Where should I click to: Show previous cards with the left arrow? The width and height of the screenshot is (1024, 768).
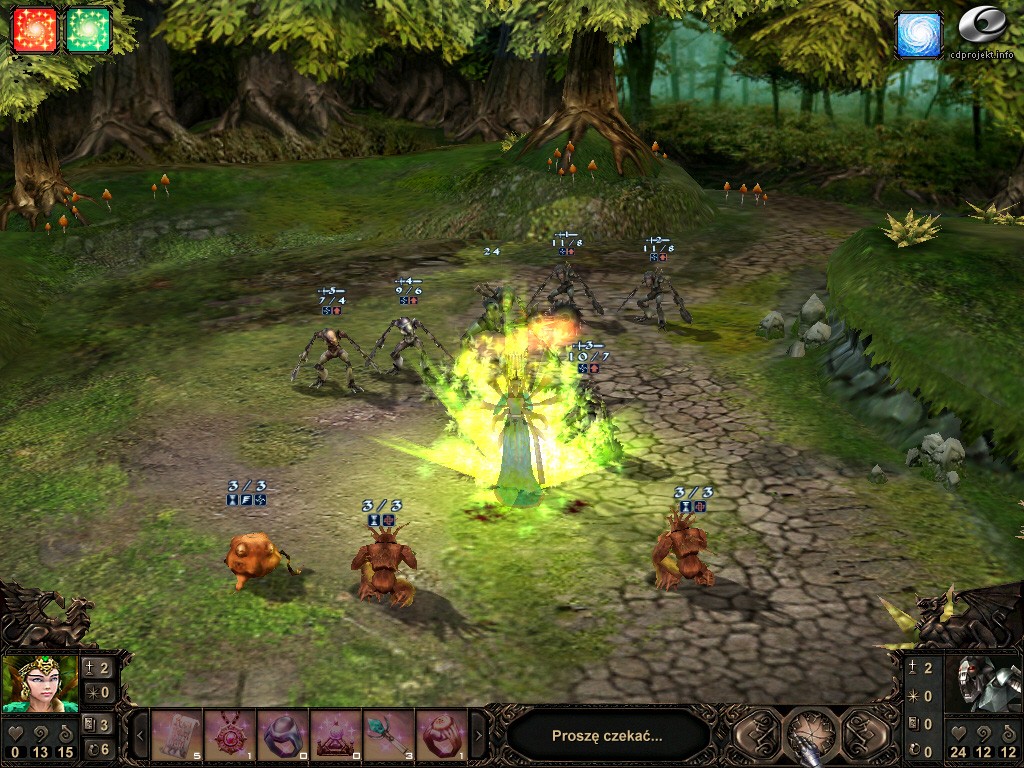[x=141, y=737]
